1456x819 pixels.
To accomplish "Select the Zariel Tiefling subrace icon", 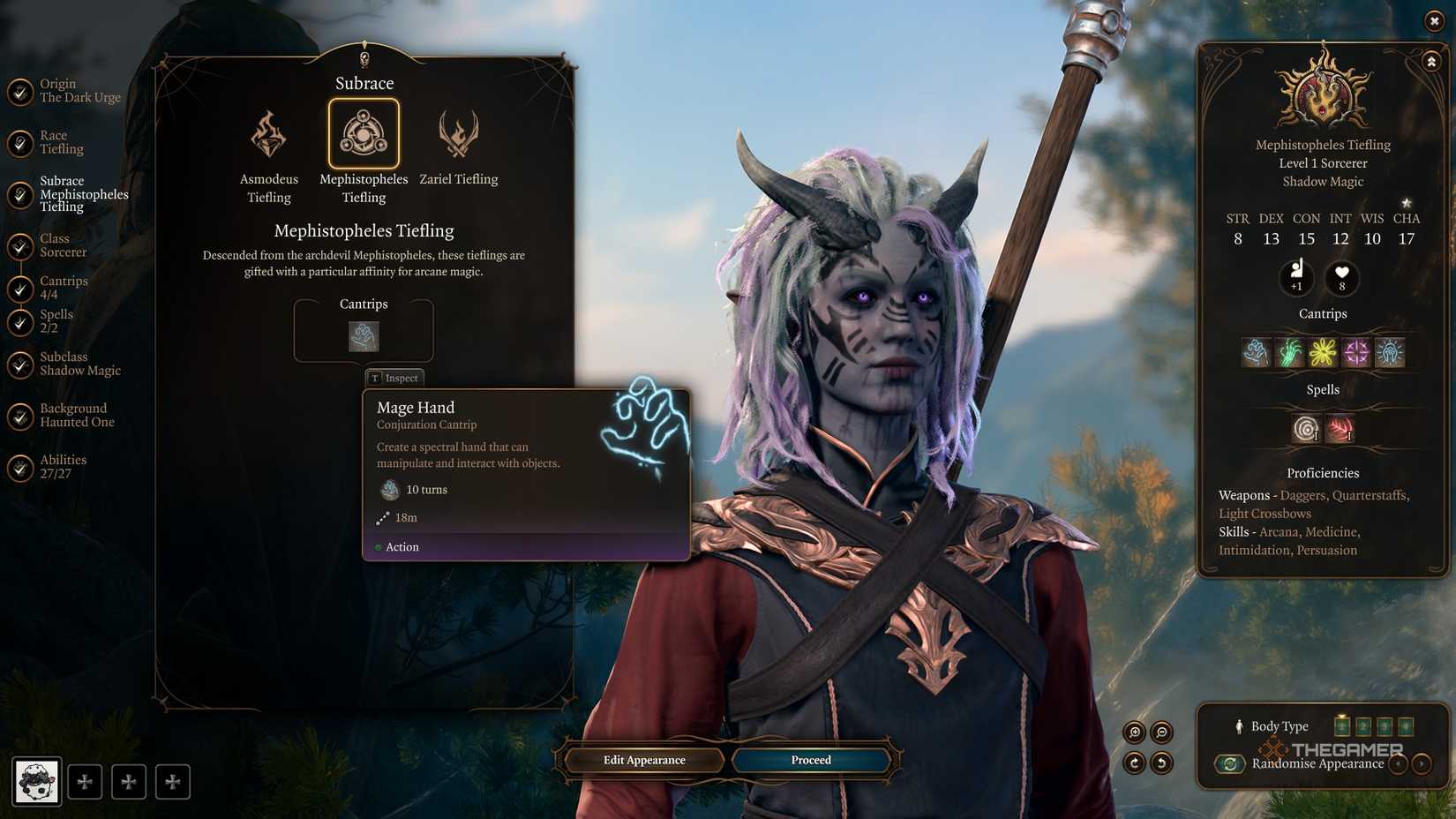I will coord(459,134).
